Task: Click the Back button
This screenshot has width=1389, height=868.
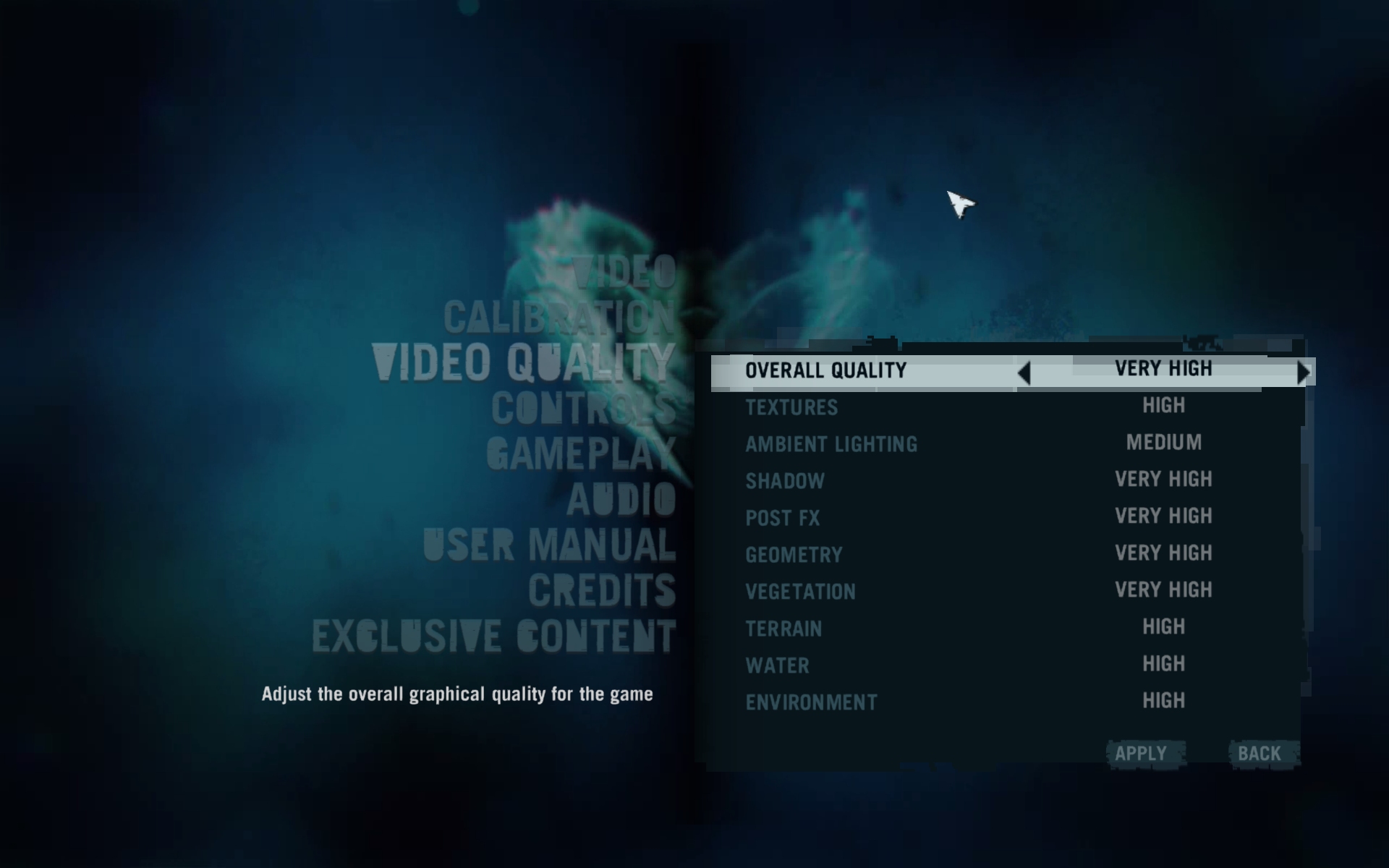Action: click(1259, 754)
